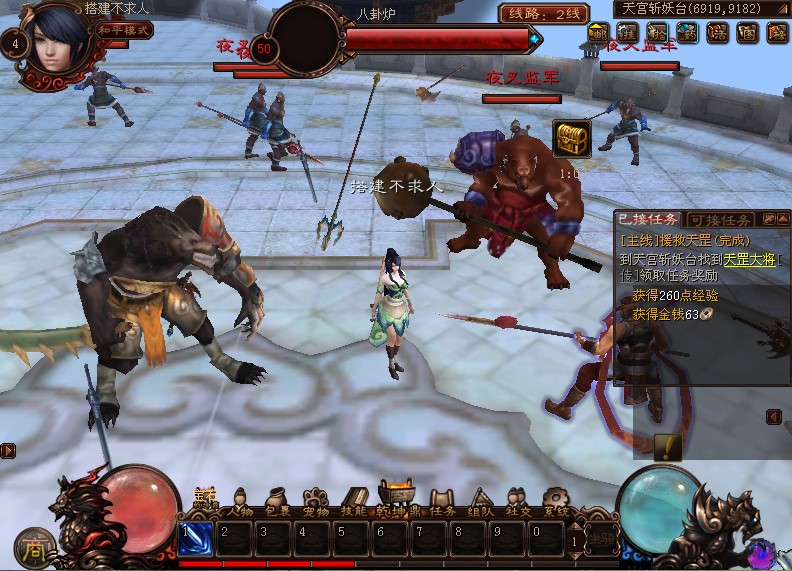Open the 社交 social menu
792x571 pixels.
point(518,502)
